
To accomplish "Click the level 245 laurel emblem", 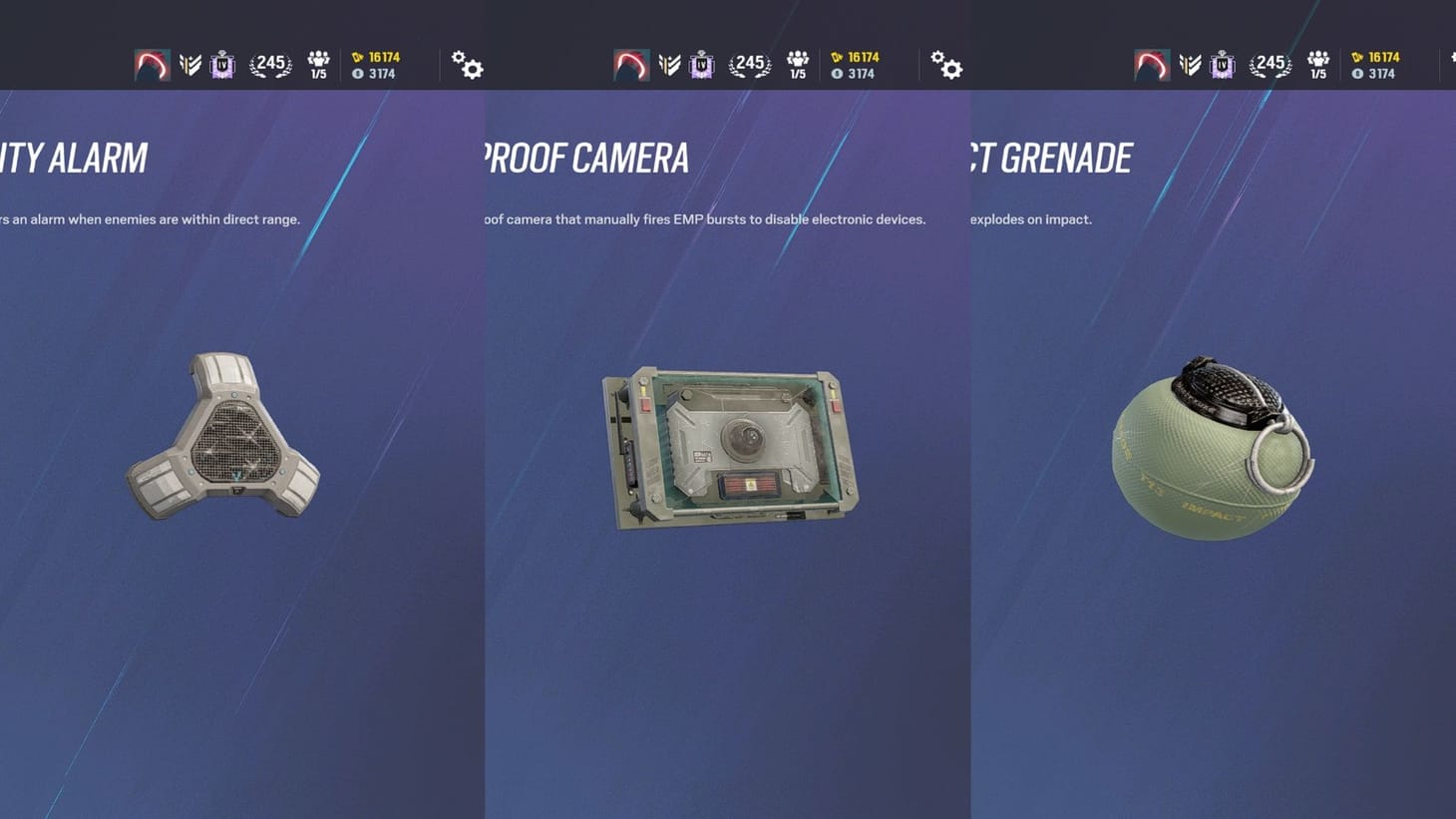I will (x=270, y=64).
